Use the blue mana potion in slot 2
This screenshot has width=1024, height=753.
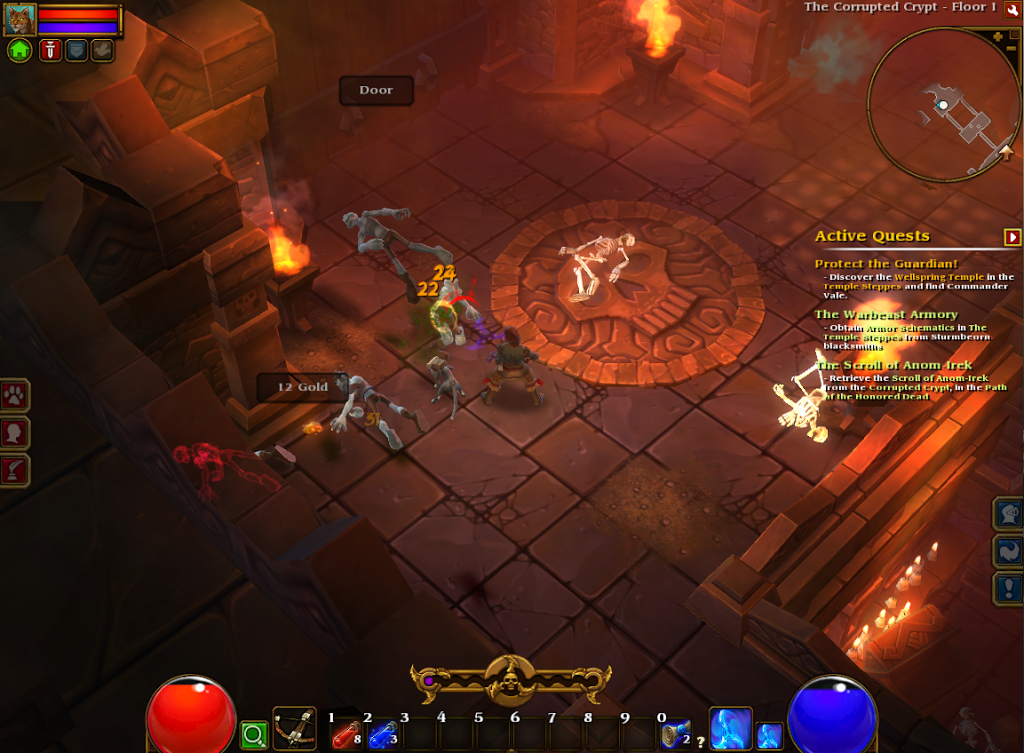pyautogui.click(x=383, y=735)
